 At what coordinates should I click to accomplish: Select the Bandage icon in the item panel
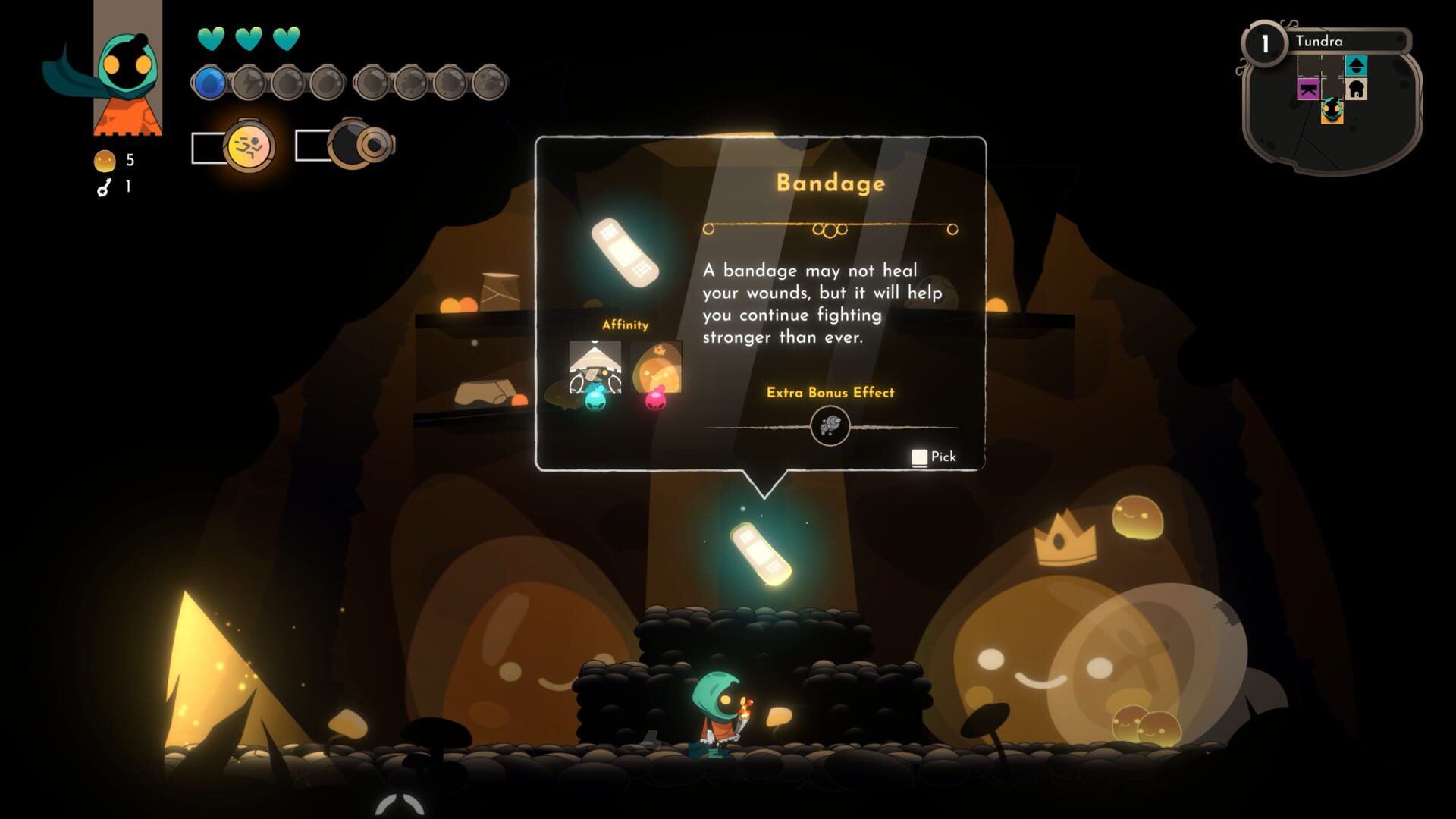click(x=625, y=253)
